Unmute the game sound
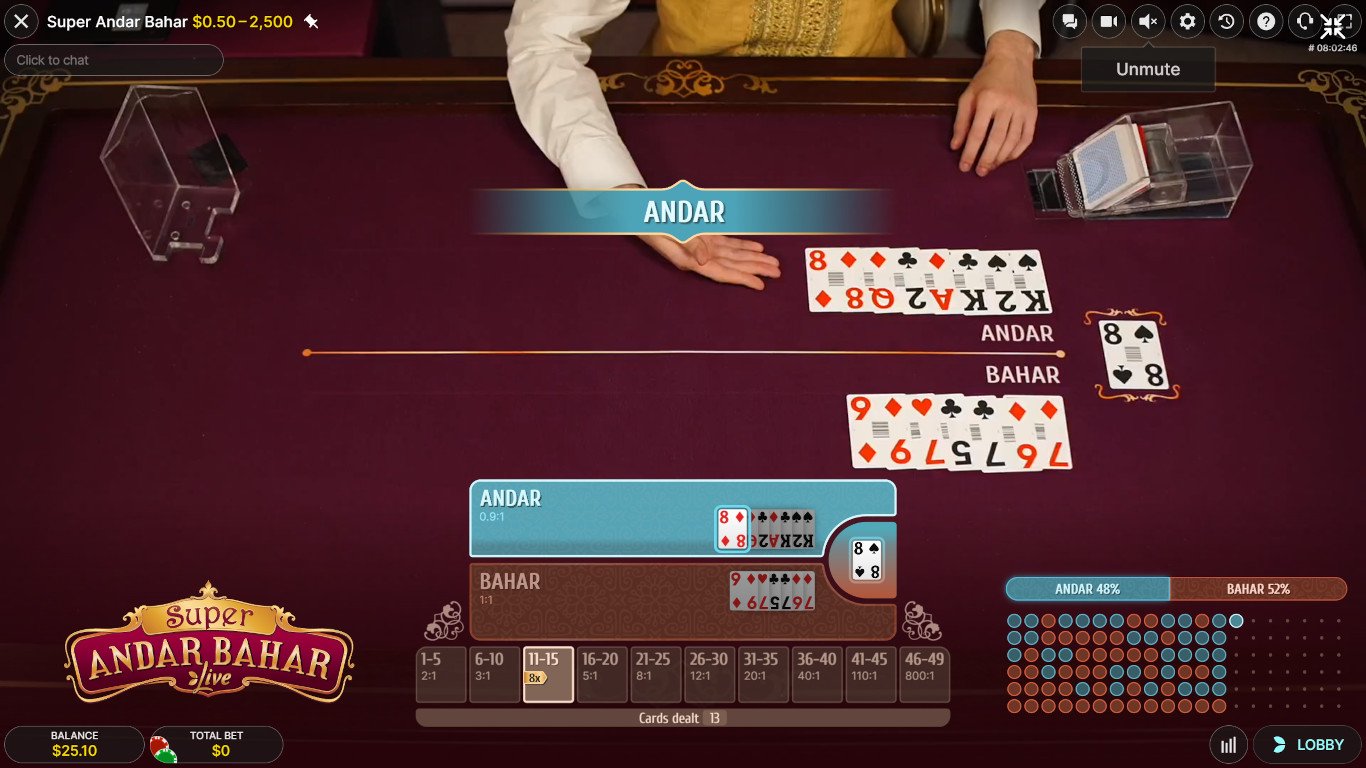Image resolution: width=1366 pixels, height=768 pixels. click(1147, 21)
